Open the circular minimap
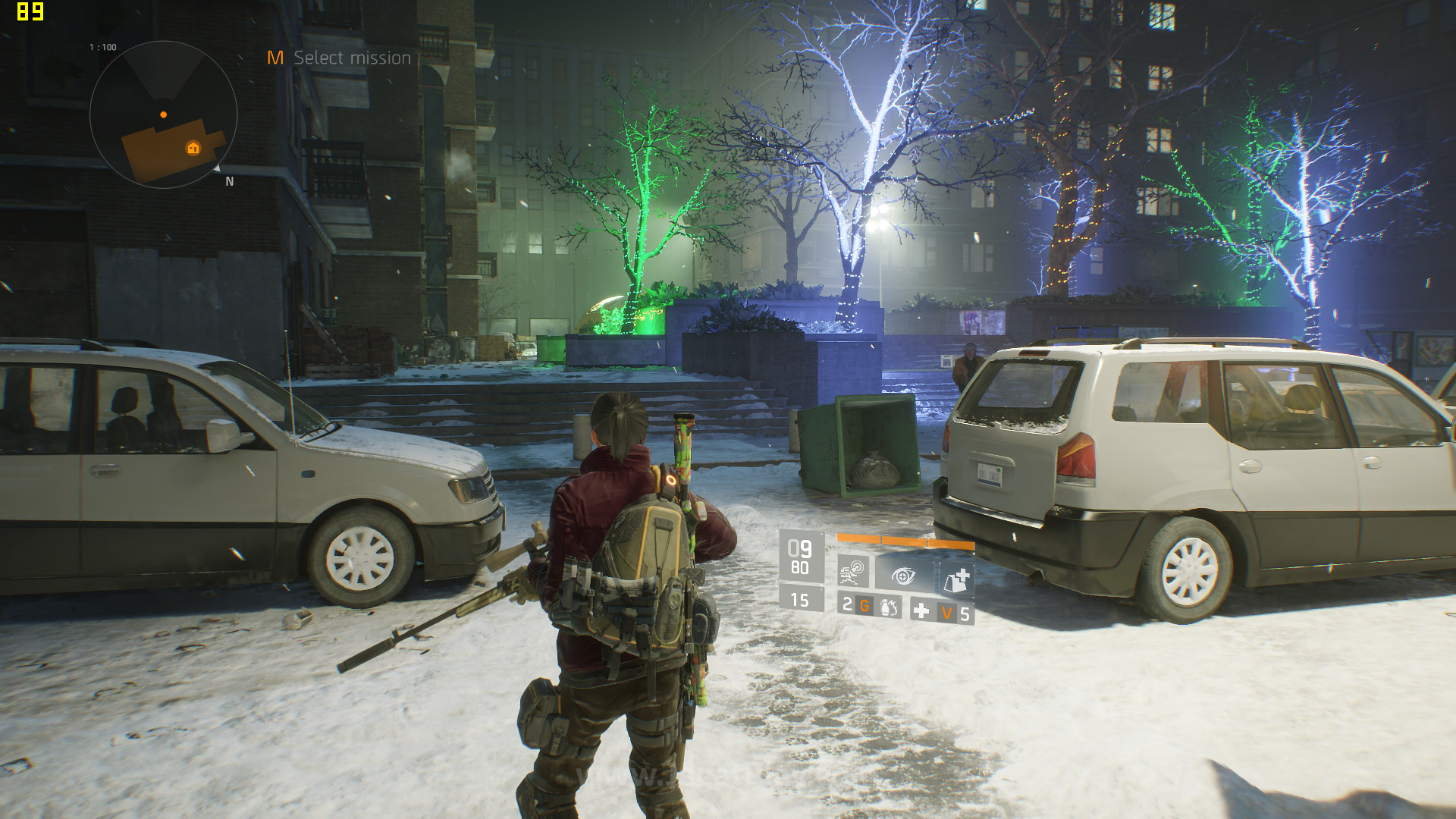 tap(163, 115)
